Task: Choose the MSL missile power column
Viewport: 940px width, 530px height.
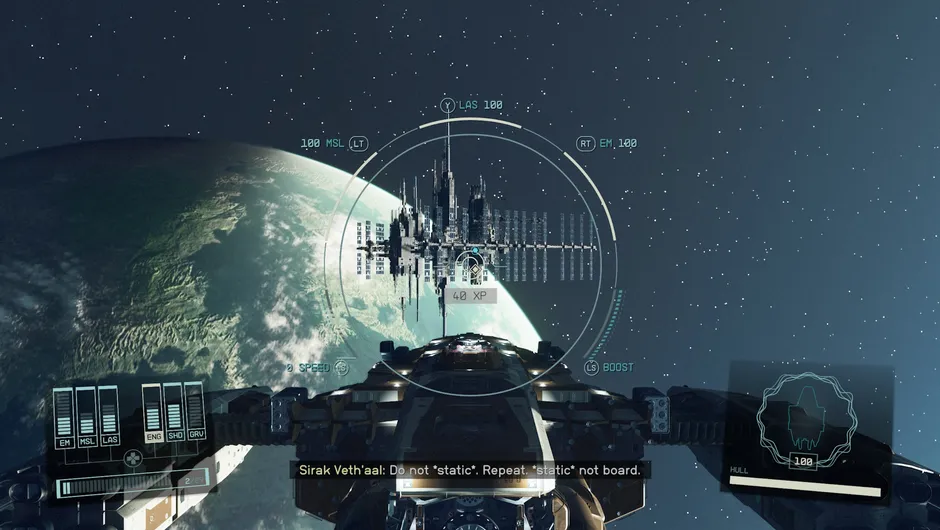Action: coord(86,416)
